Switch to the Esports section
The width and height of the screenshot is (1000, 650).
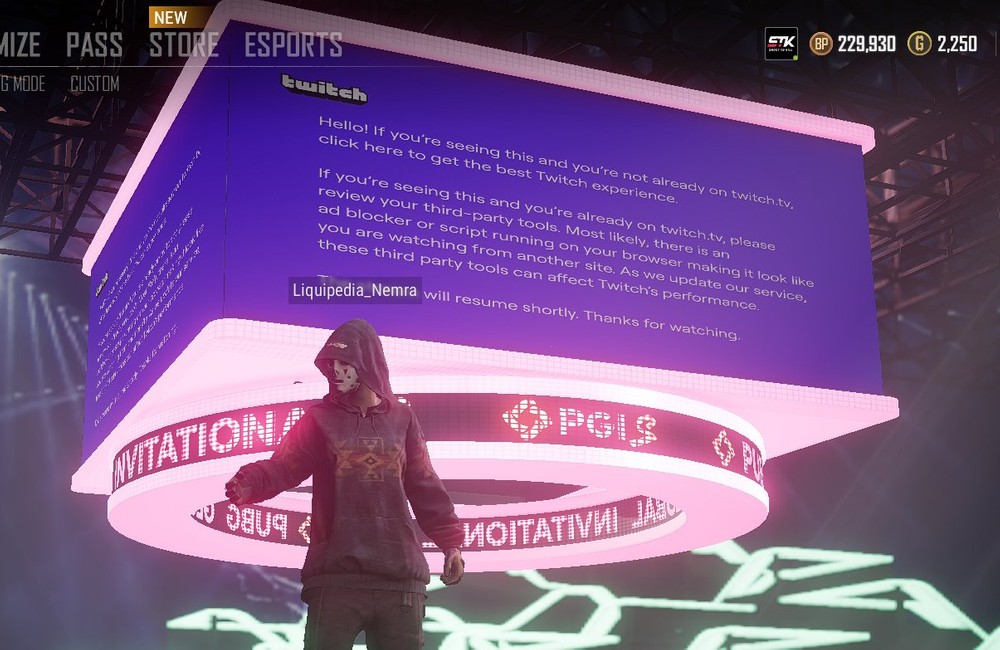click(x=293, y=45)
